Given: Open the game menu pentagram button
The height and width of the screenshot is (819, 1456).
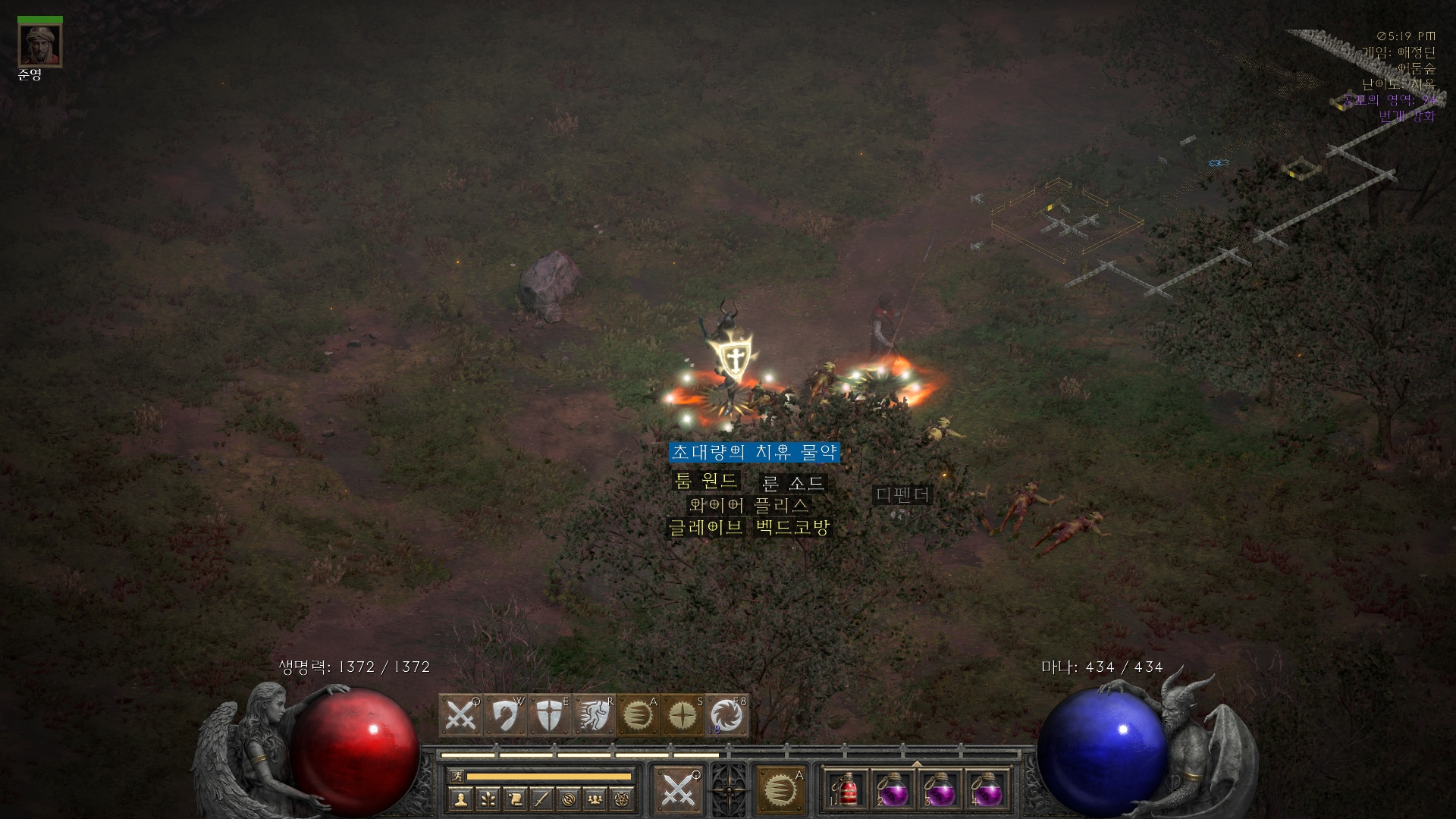Looking at the screenshot, I should [623, 799].
